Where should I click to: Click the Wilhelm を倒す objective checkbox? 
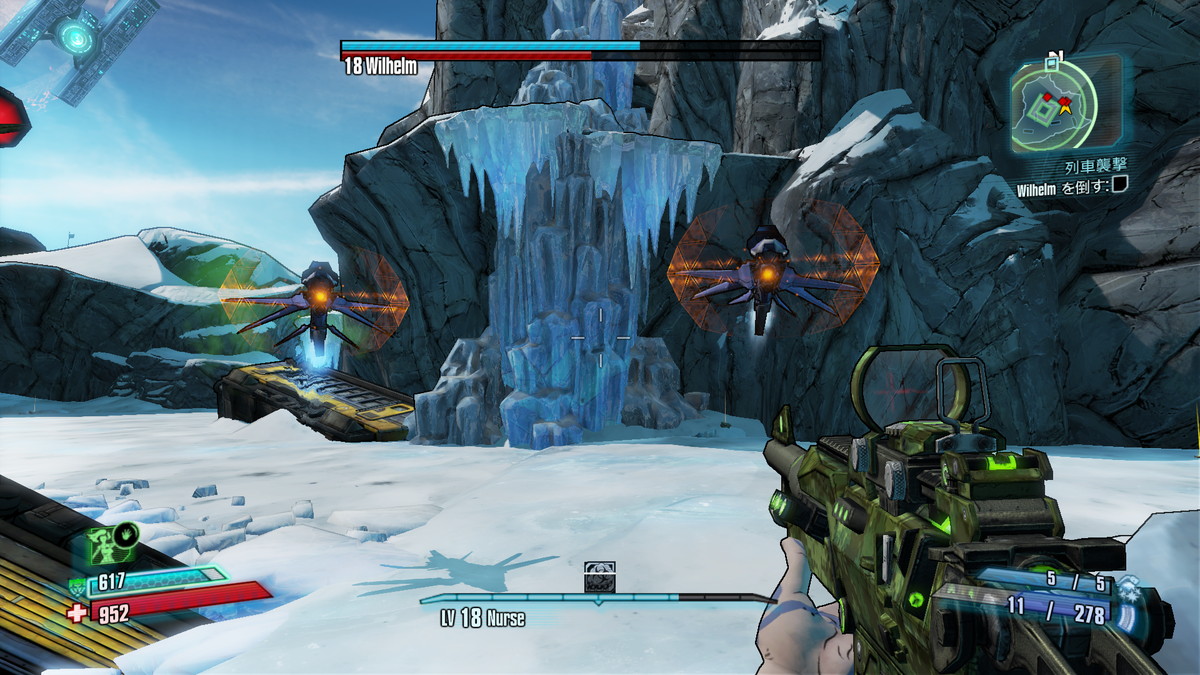pyautogui.click(x=1120, y=184)
